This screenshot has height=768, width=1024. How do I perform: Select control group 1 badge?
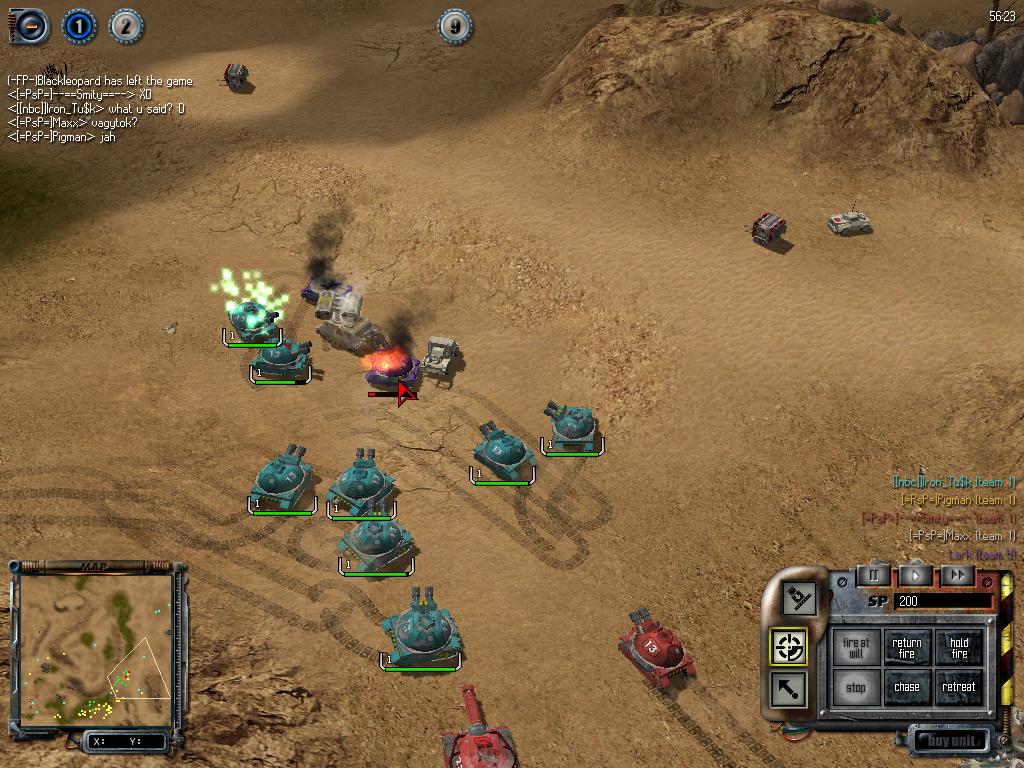point(79,27)
